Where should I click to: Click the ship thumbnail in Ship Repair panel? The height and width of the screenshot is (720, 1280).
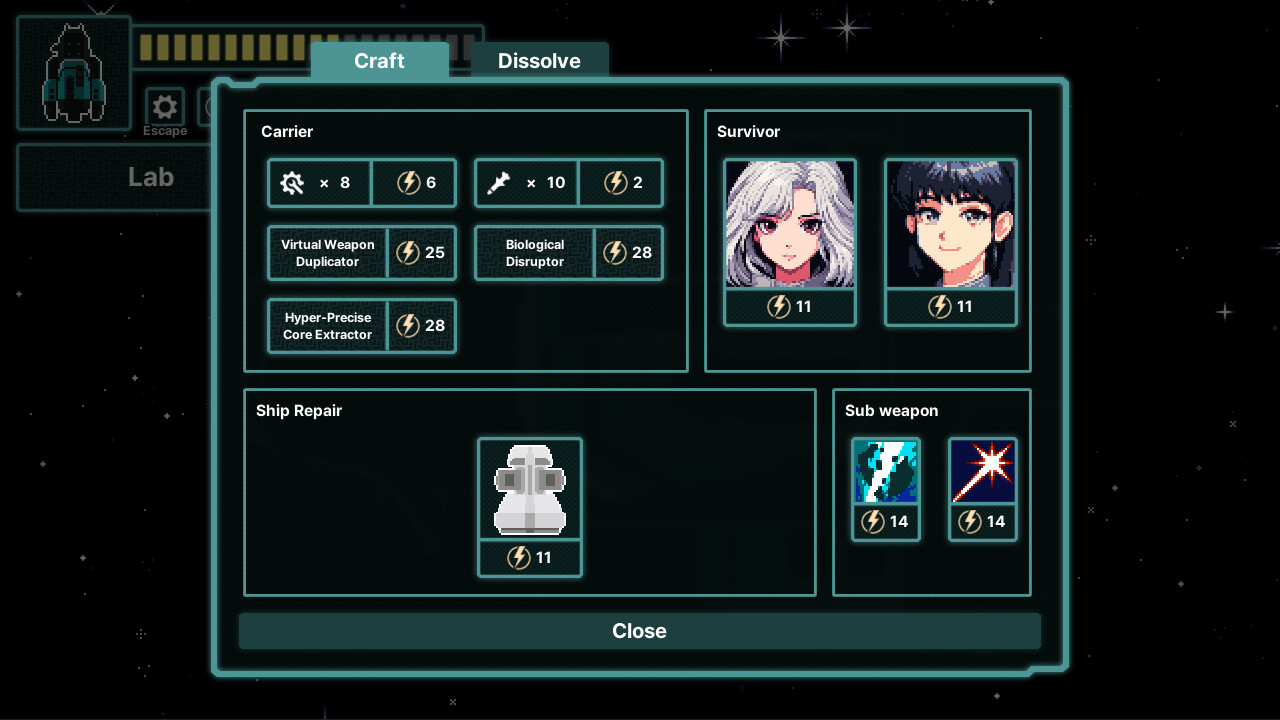(x=530, y=489)
